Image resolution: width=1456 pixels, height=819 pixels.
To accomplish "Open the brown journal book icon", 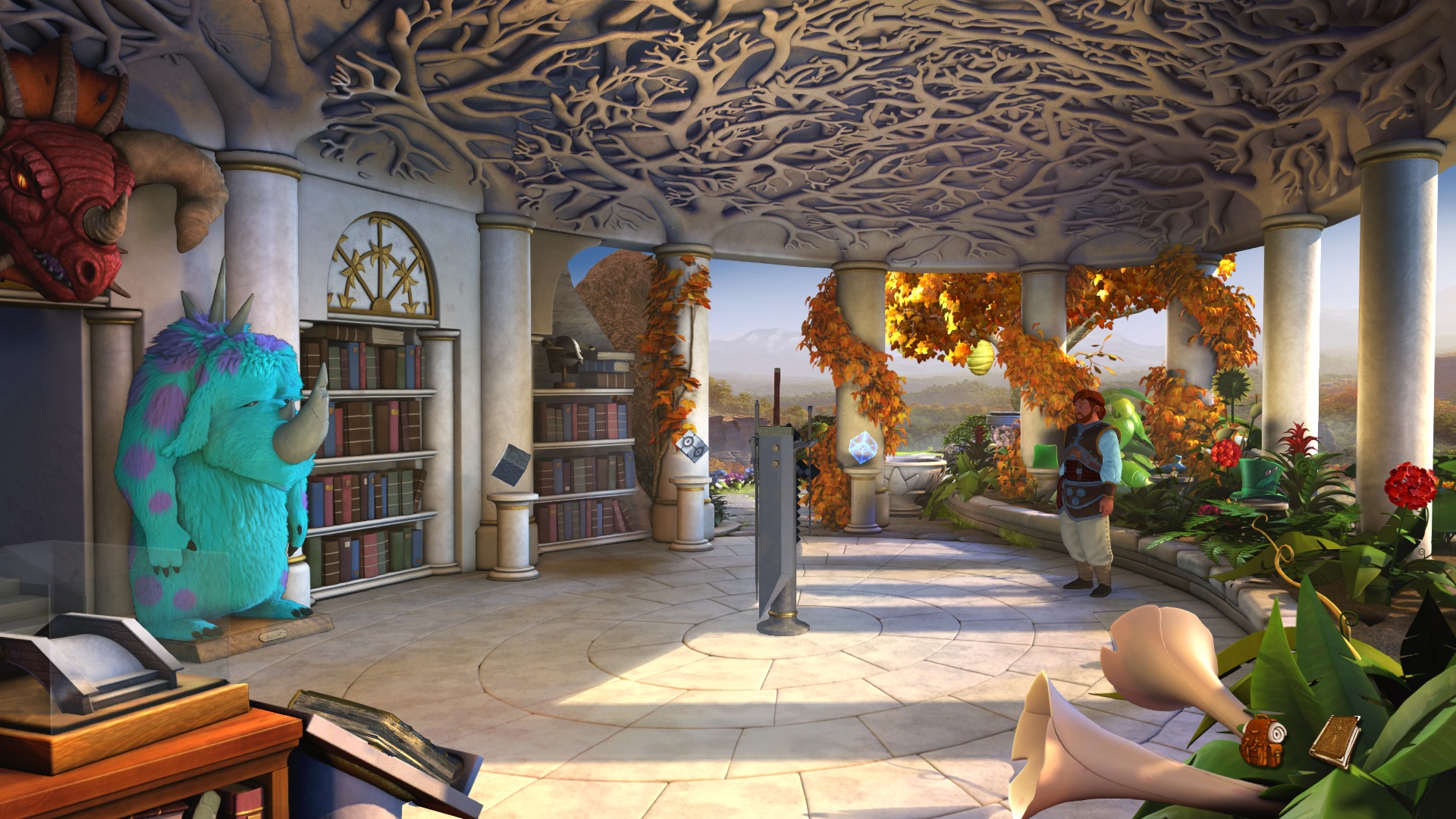I will pos(1335,739).
